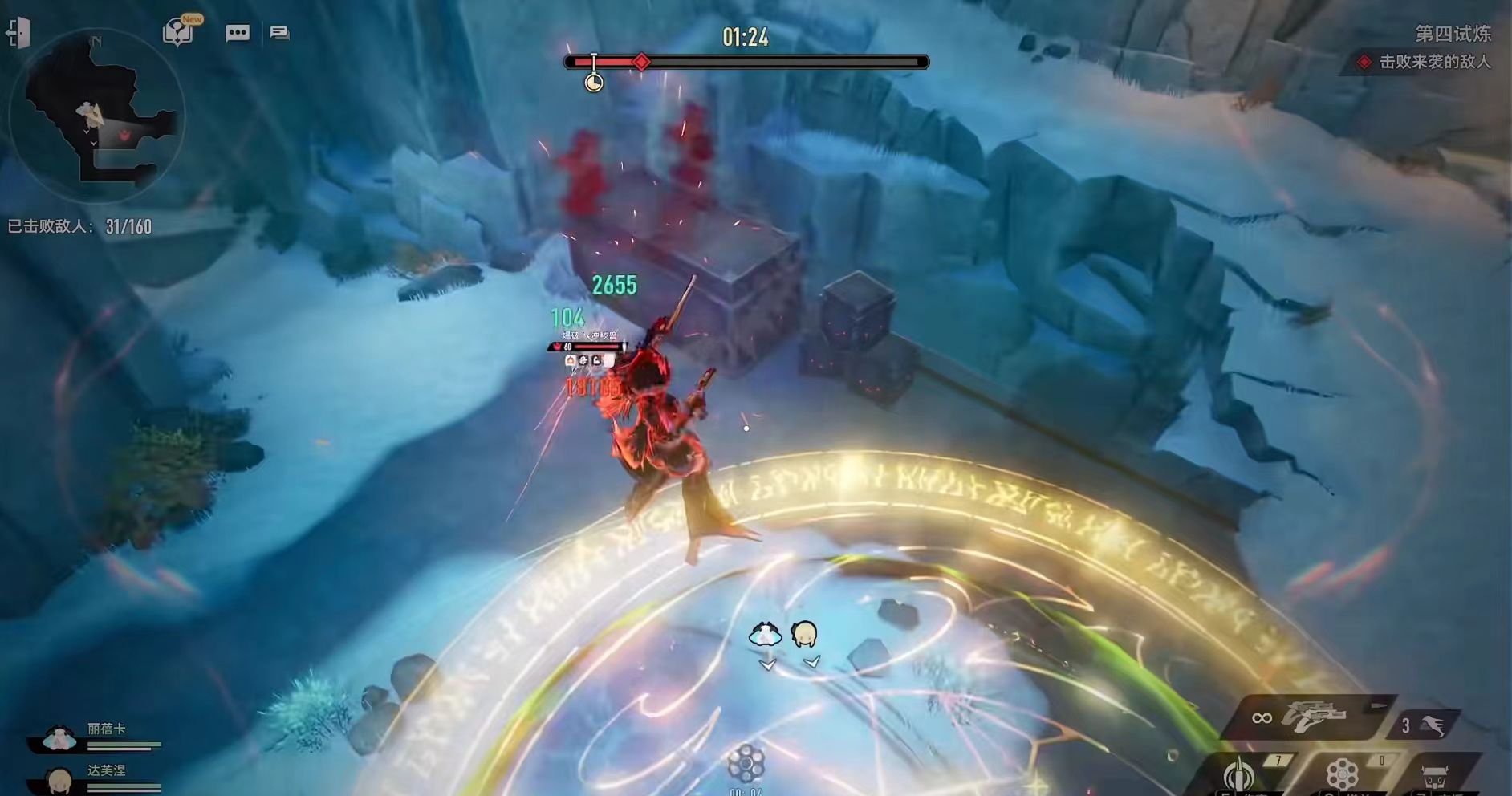
Task: Open the chat bubble with three dots
Action: tap(238, 33)
